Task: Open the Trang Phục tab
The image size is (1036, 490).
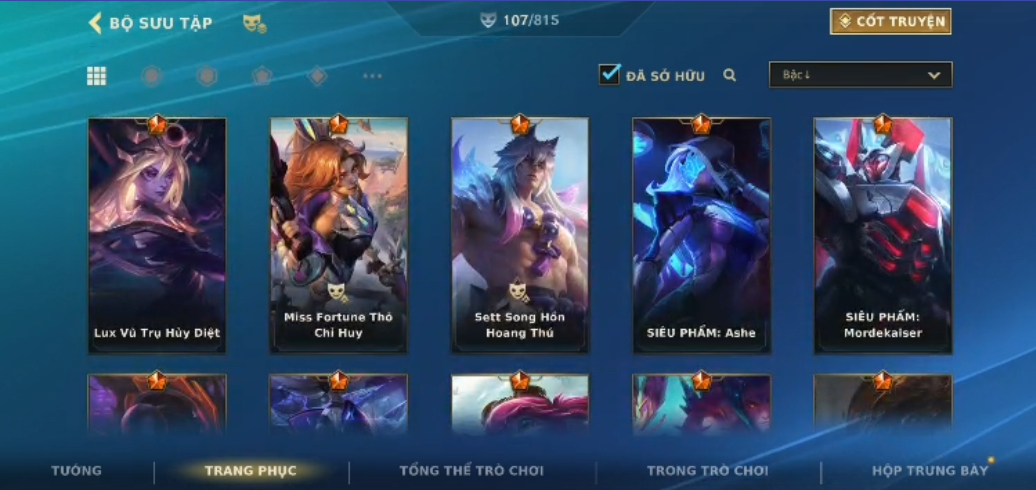Action: (x=250, y=470)
